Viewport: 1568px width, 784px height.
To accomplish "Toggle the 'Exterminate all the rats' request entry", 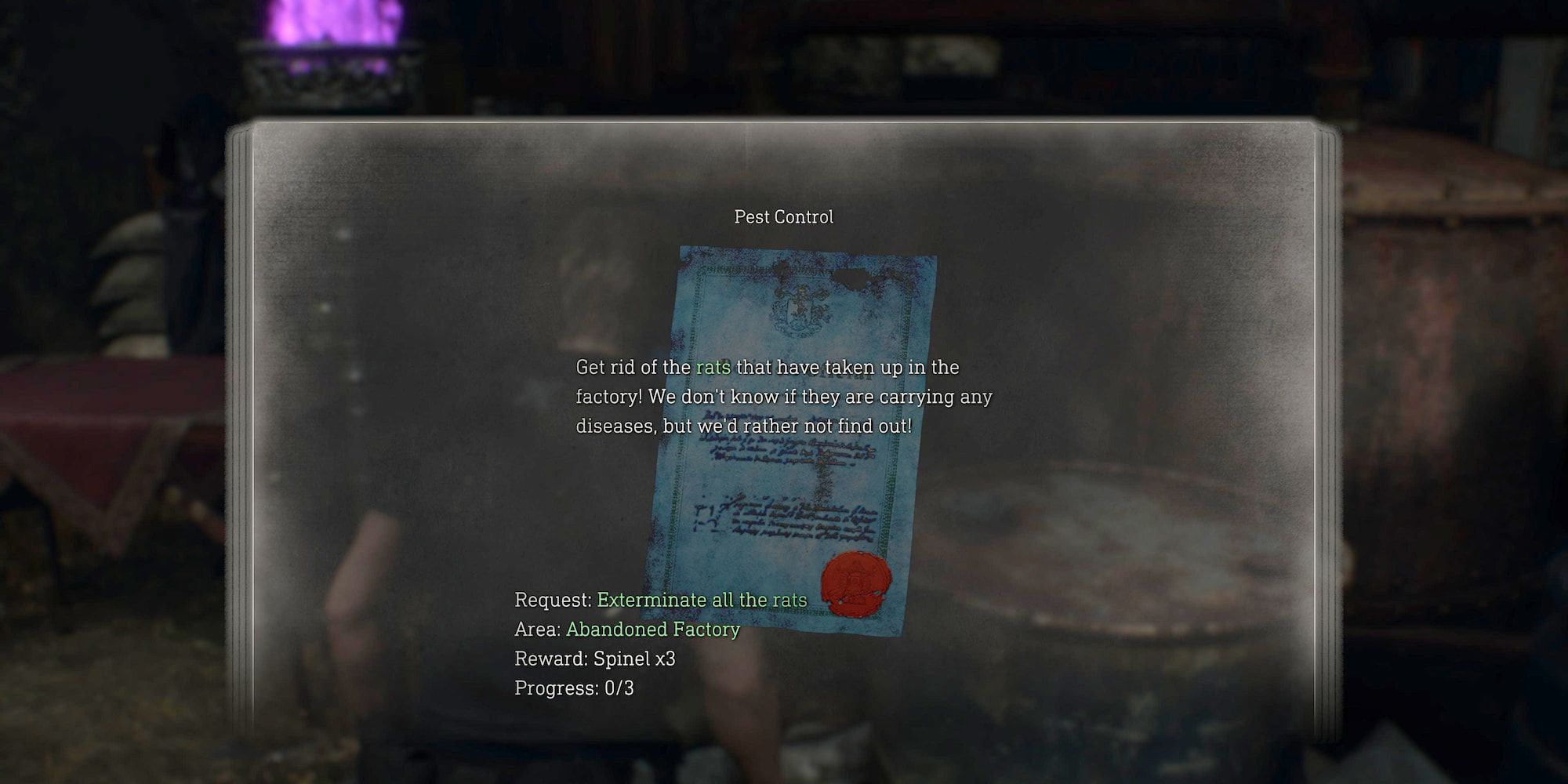I will [700, 601].
